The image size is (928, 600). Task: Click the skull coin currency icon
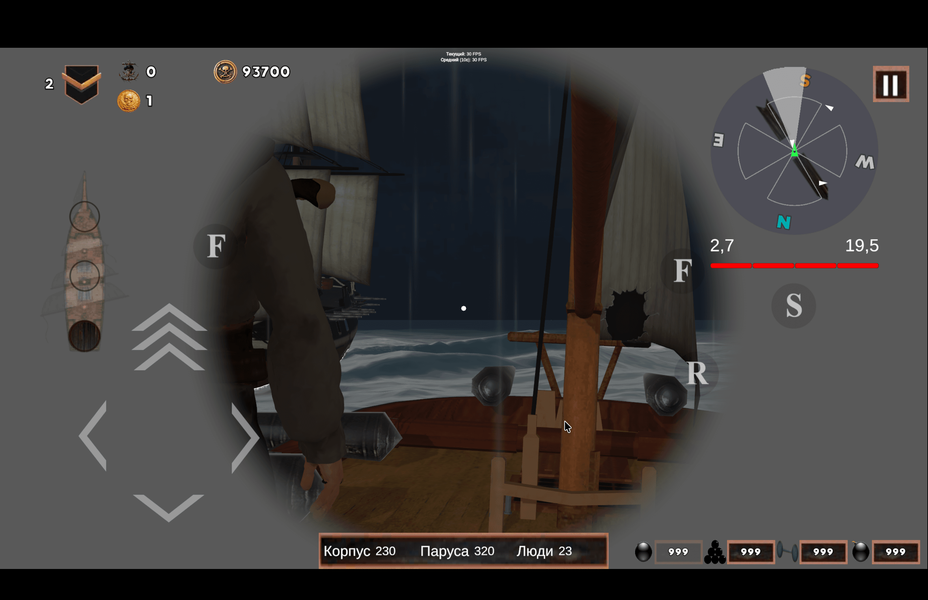click(225, 72)
